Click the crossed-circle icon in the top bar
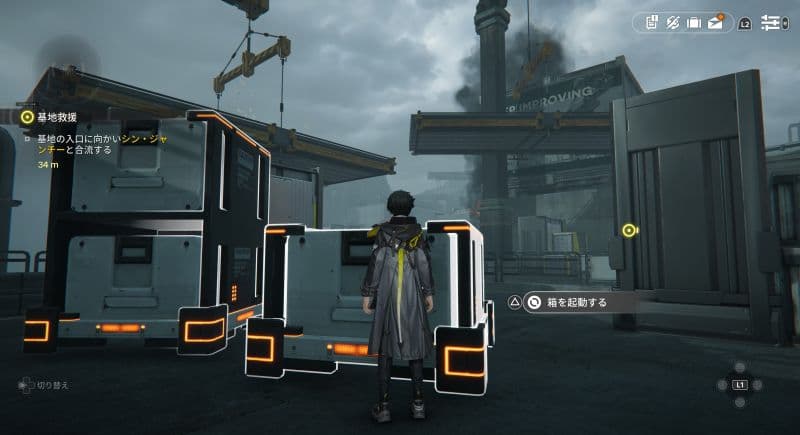This screenshot has width=800, height=435. [x=673, y=22]
